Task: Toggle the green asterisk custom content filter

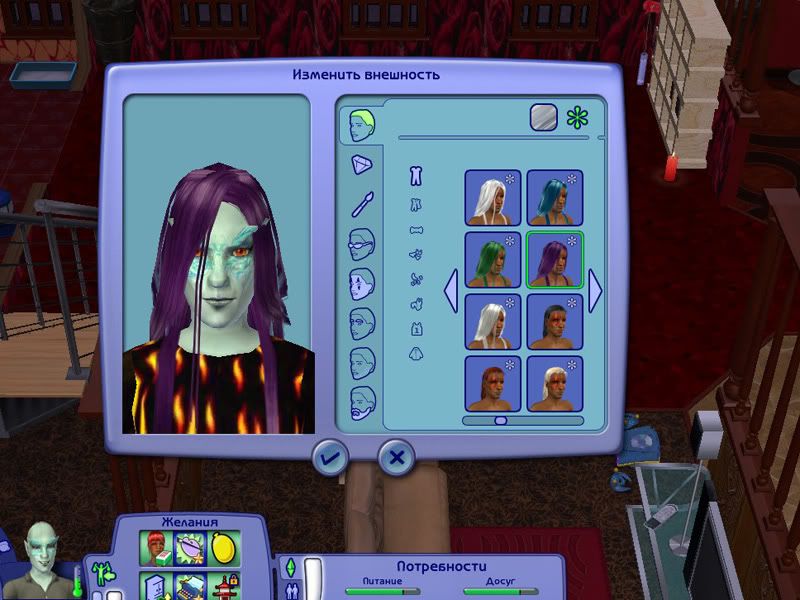Action: click(577, 117)
